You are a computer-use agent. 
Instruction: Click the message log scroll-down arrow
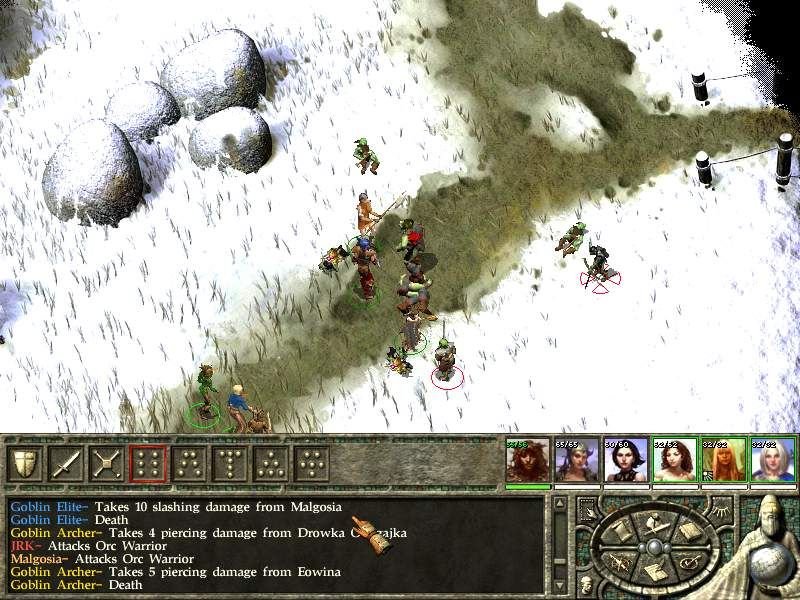click(559, 584)
